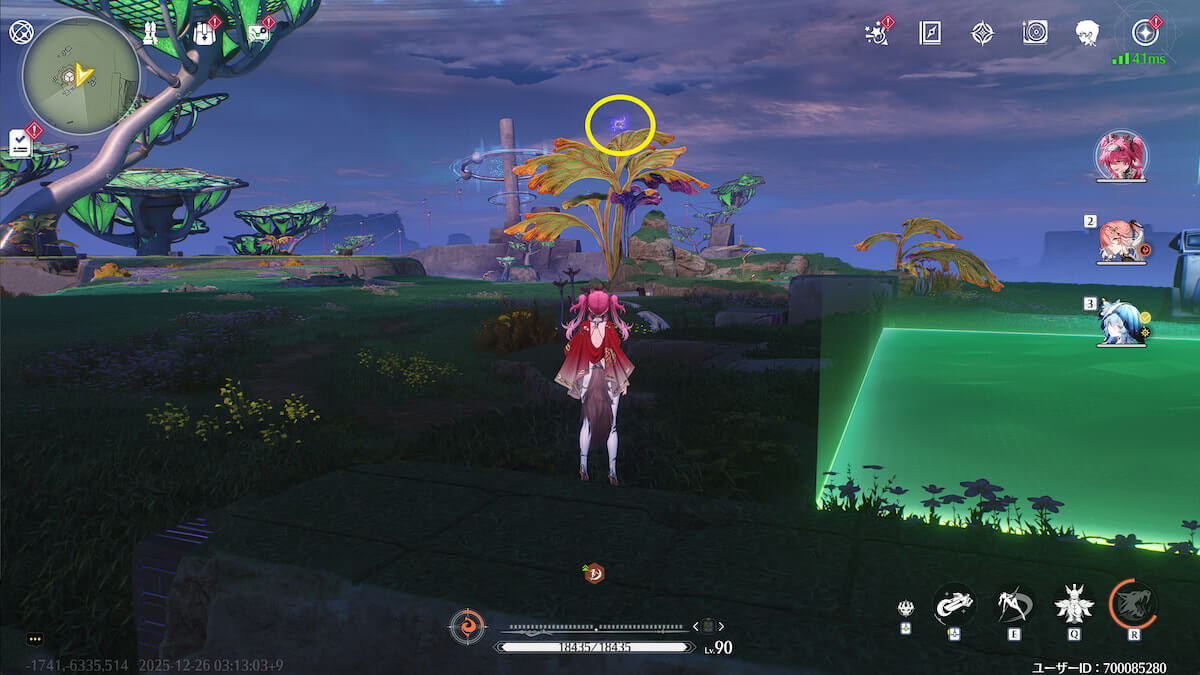This screenshot has height=675, width=1200.
Task: Open the star emblem main menu
Action: tap(1144, 33)
